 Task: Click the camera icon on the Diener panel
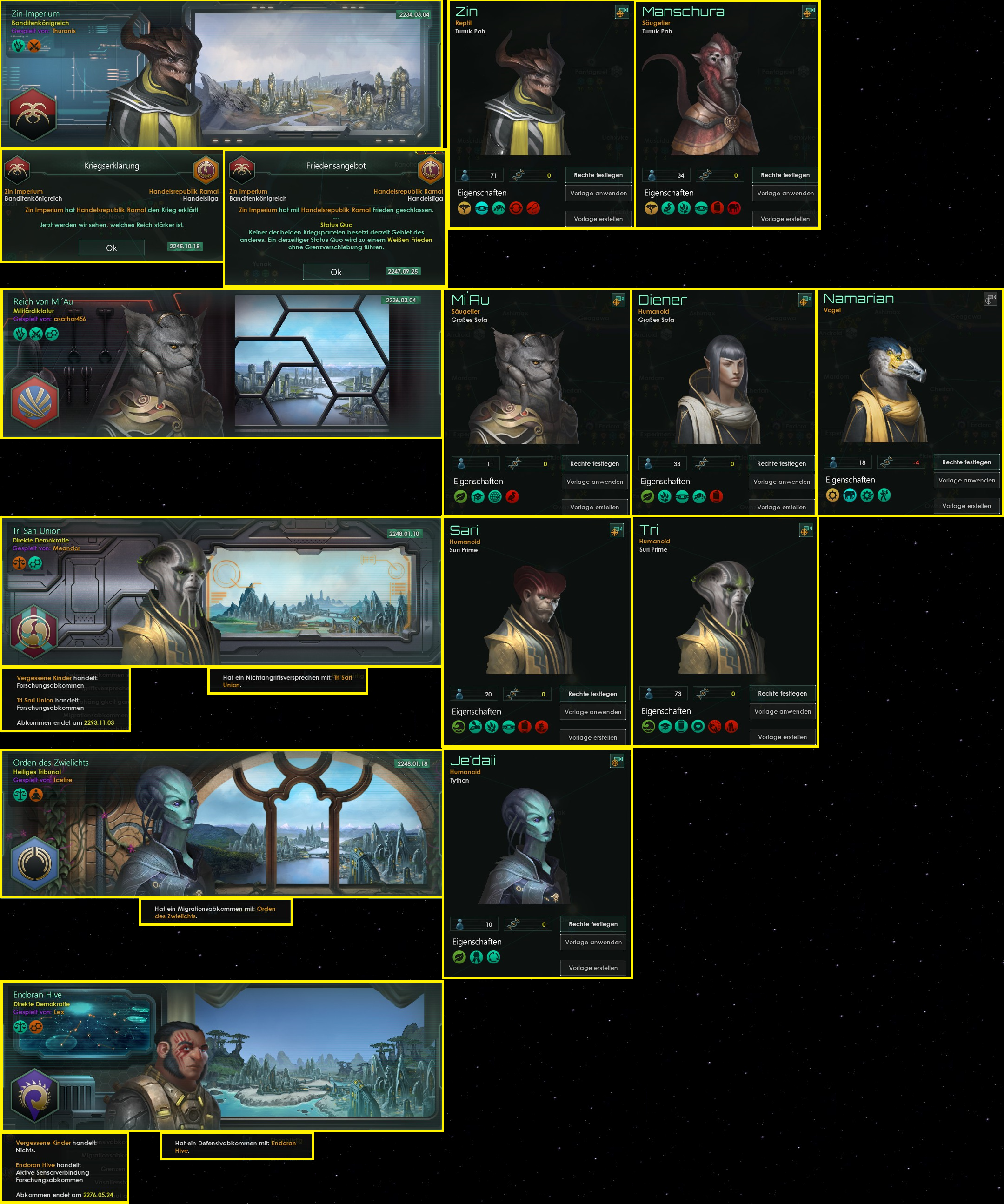click(x=805, y=300)
